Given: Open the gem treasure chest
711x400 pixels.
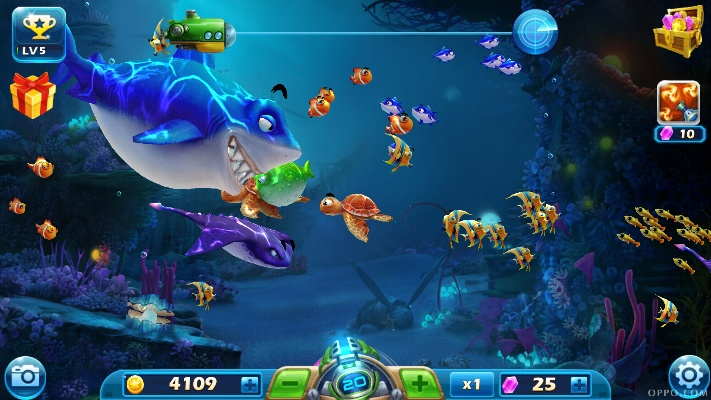Looking at the screenshot, I should tap(677, 30).
